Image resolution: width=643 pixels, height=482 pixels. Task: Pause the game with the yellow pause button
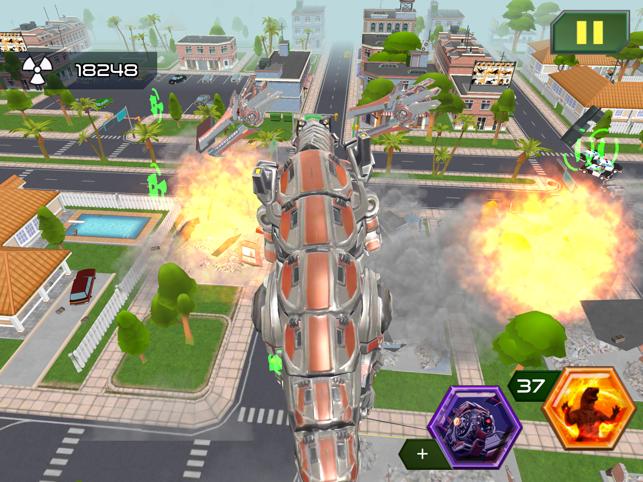pyautogui.click(x=590, y=32)
